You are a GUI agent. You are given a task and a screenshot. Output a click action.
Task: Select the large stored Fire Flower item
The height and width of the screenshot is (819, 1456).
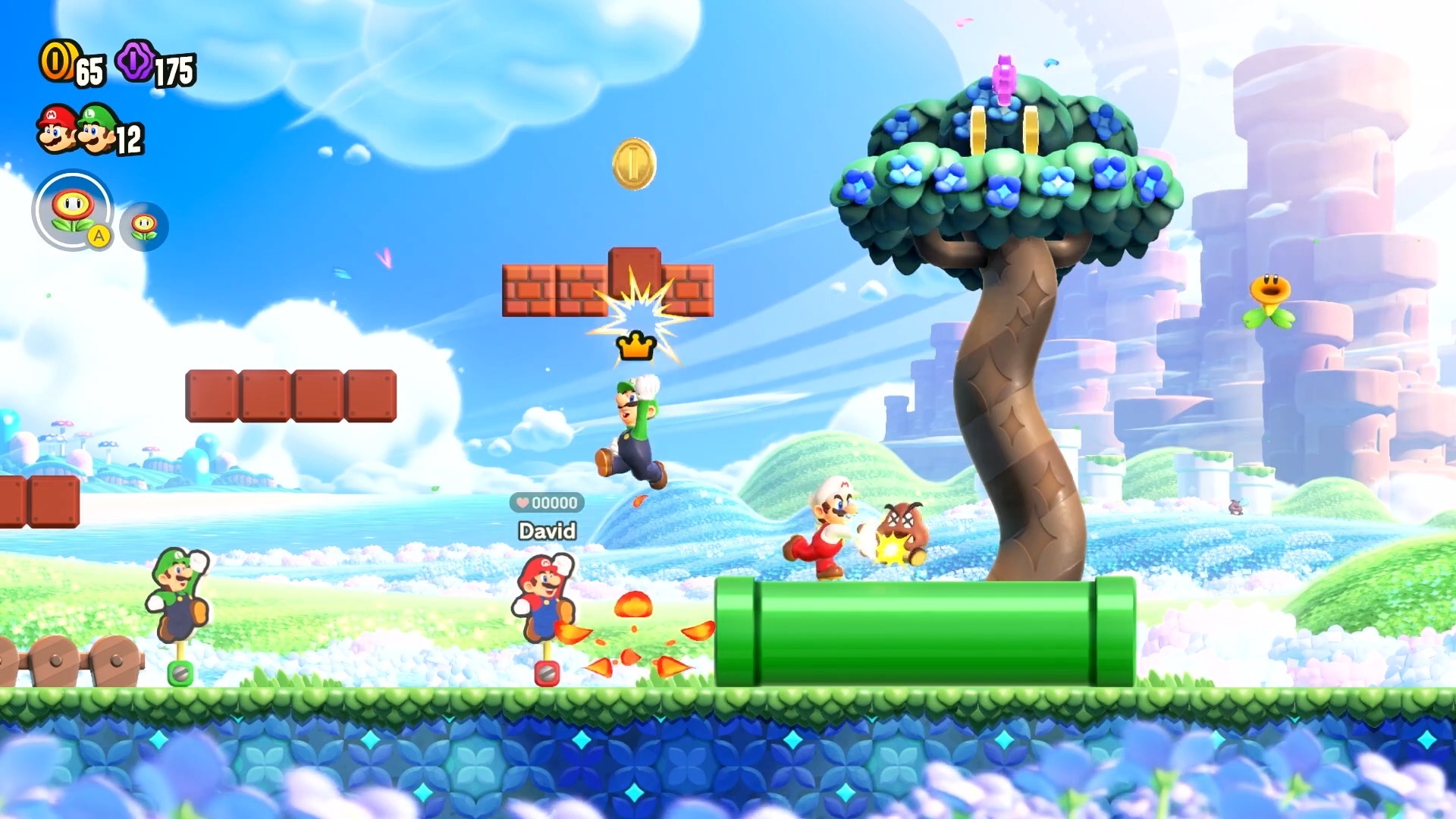click(72, 209)
